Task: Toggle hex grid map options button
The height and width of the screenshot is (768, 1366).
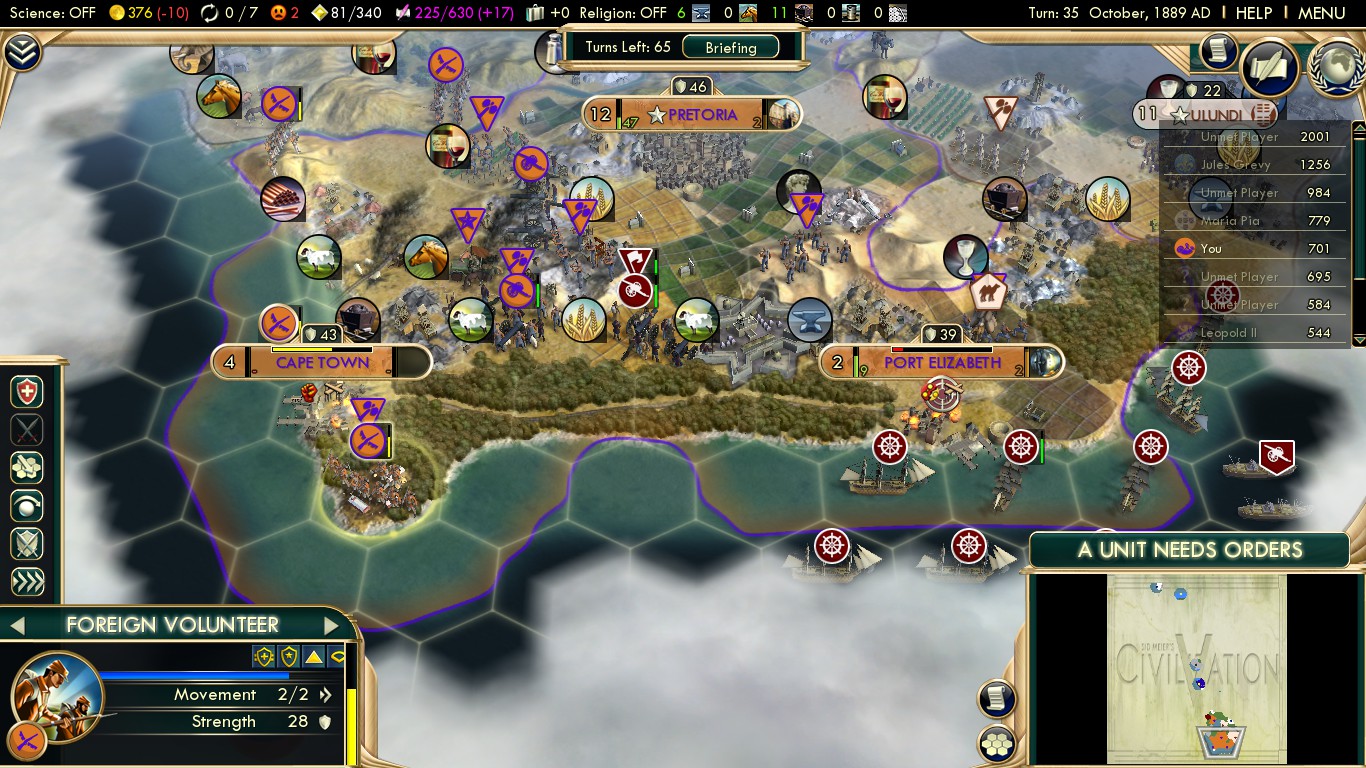Action: [x=997, y=743]
